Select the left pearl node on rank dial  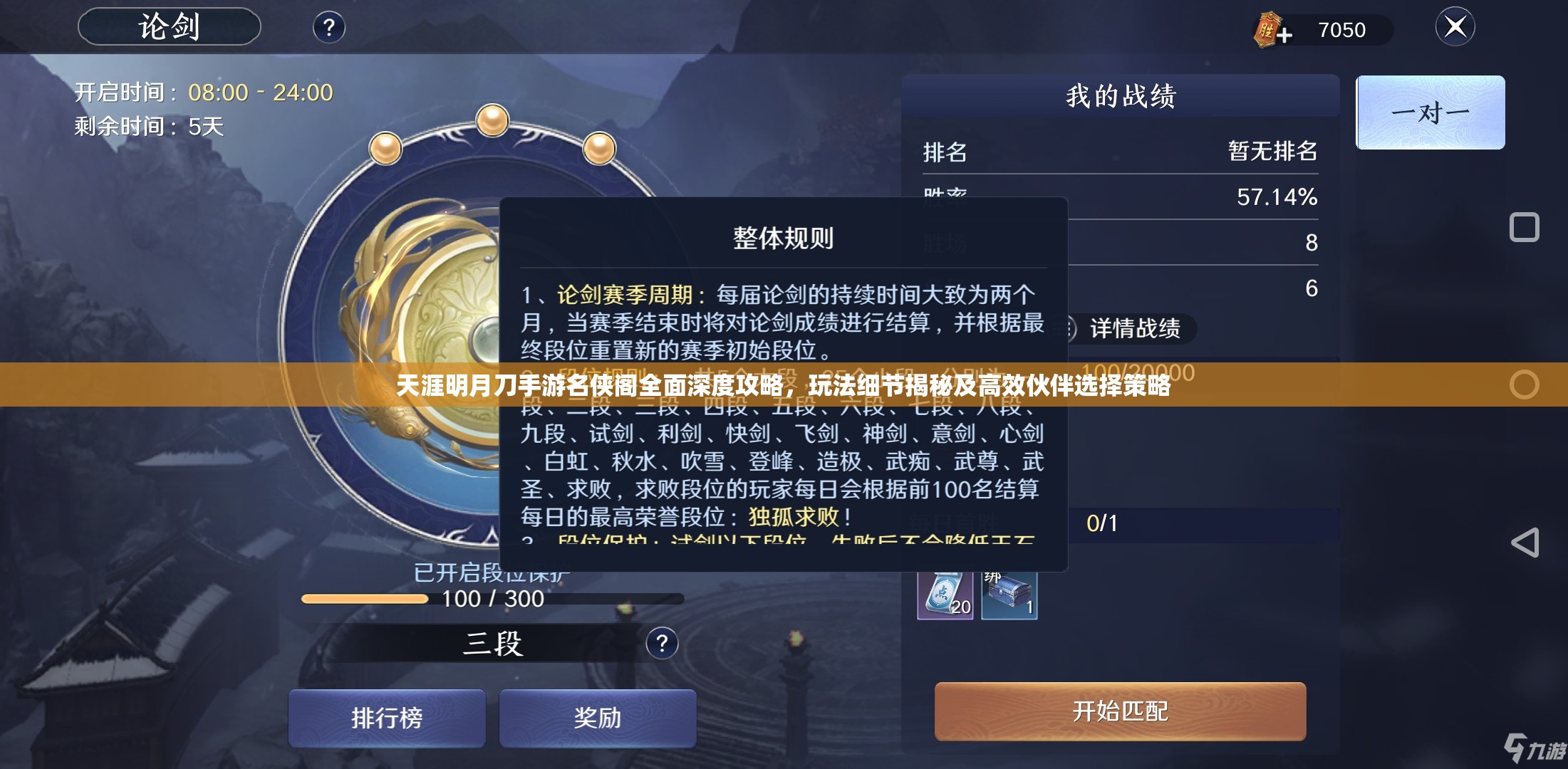tap(385, 148)
